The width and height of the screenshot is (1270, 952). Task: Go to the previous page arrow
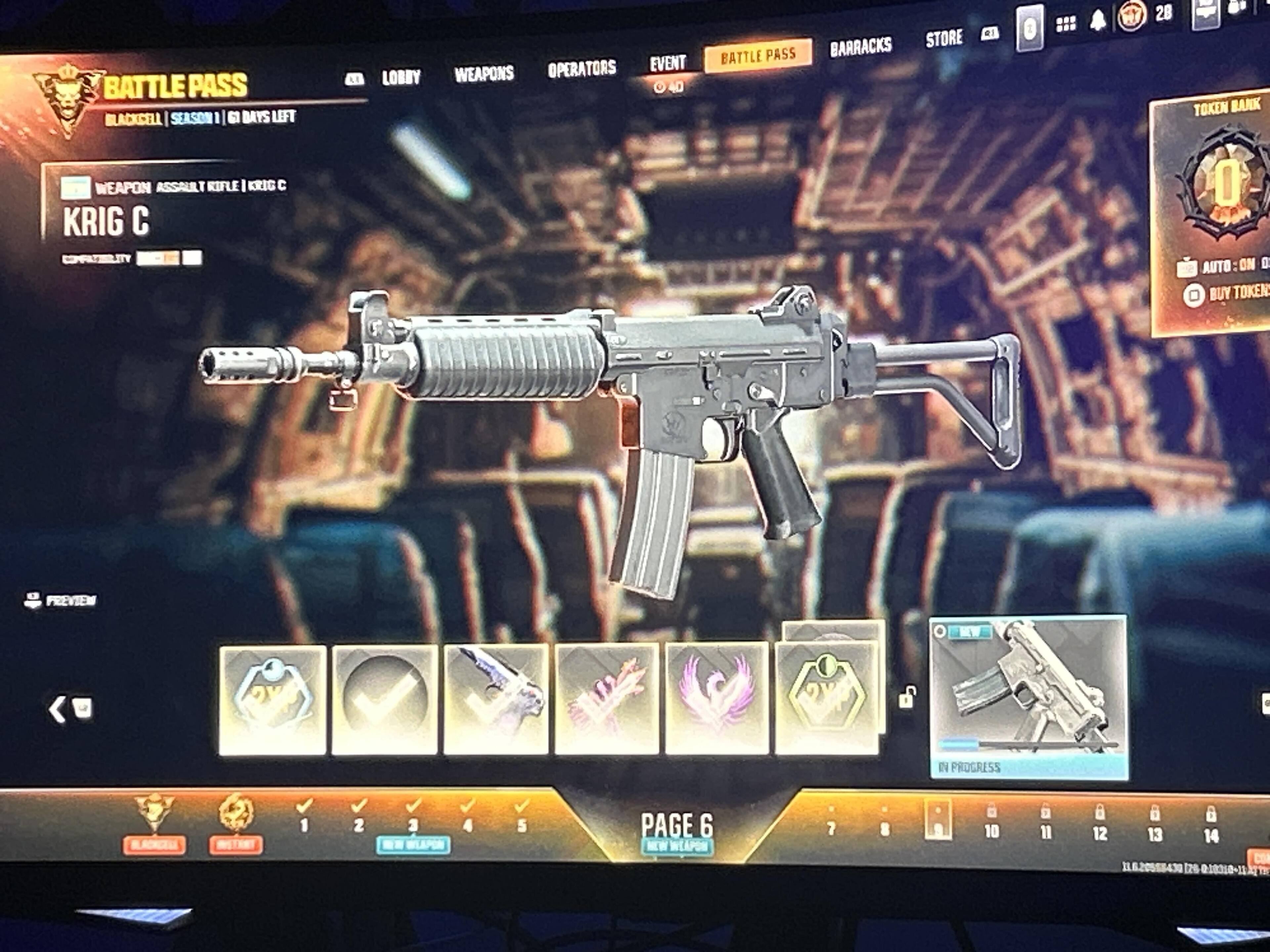(58, 709)
